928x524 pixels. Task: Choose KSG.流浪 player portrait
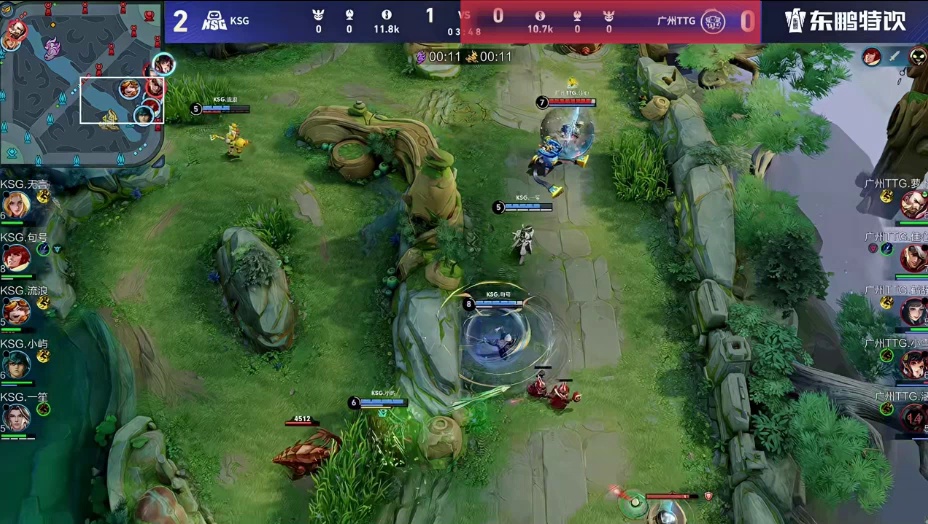pyautogui.click(x=15, y=311)
